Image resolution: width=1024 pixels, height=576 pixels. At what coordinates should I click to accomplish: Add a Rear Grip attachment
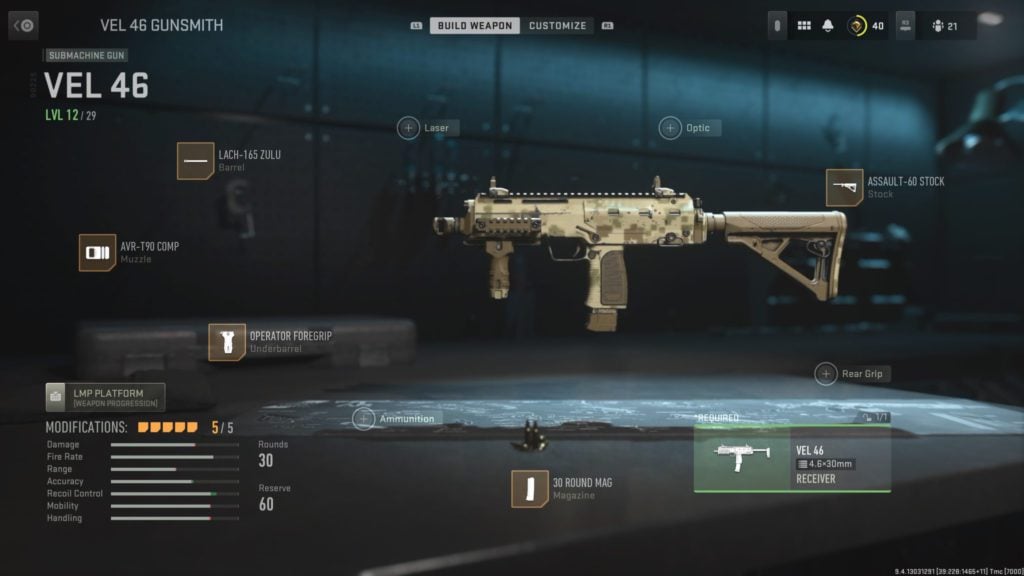point(826,374)
